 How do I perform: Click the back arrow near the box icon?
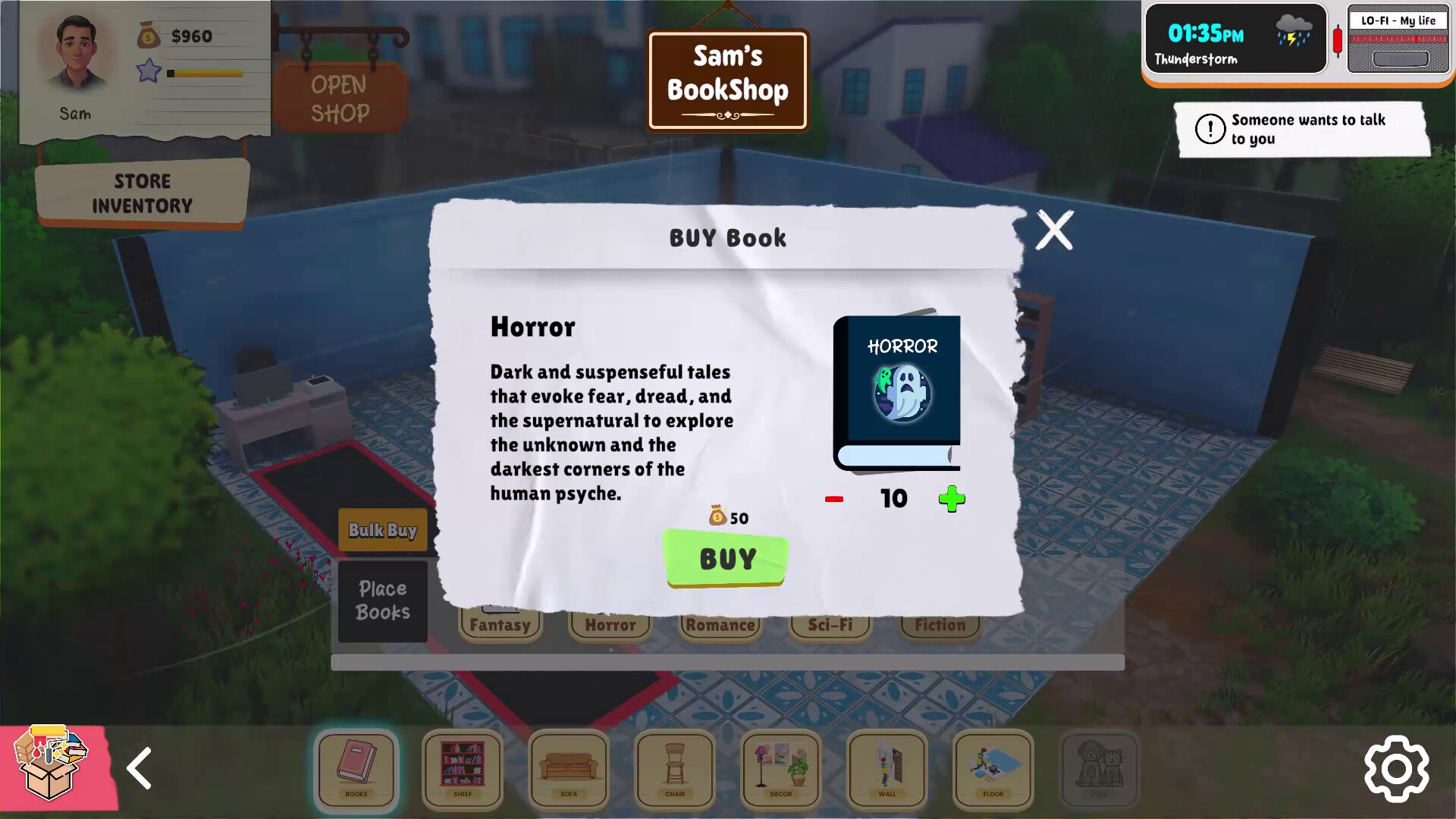(x=140, y=769)
